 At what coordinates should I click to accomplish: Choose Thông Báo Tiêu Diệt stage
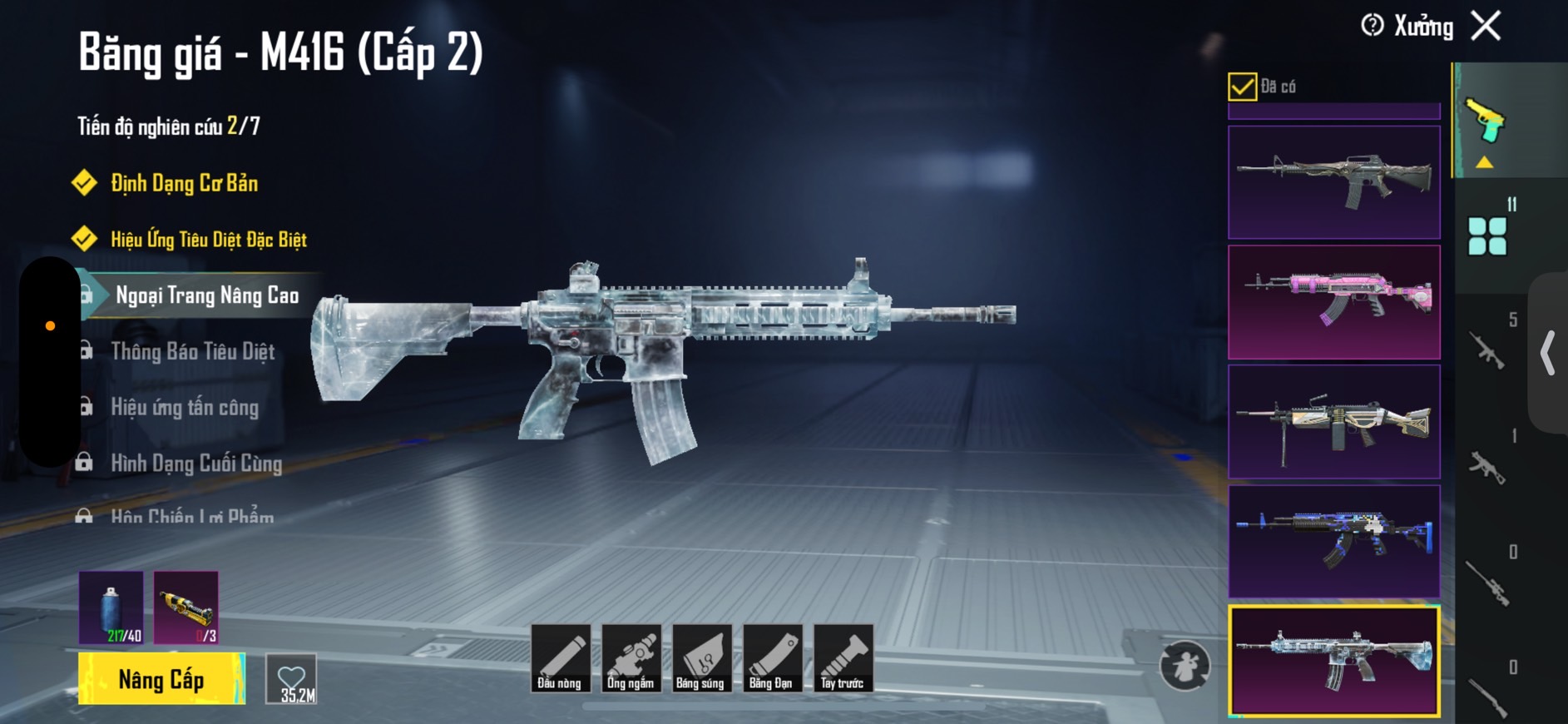(192, 351)
